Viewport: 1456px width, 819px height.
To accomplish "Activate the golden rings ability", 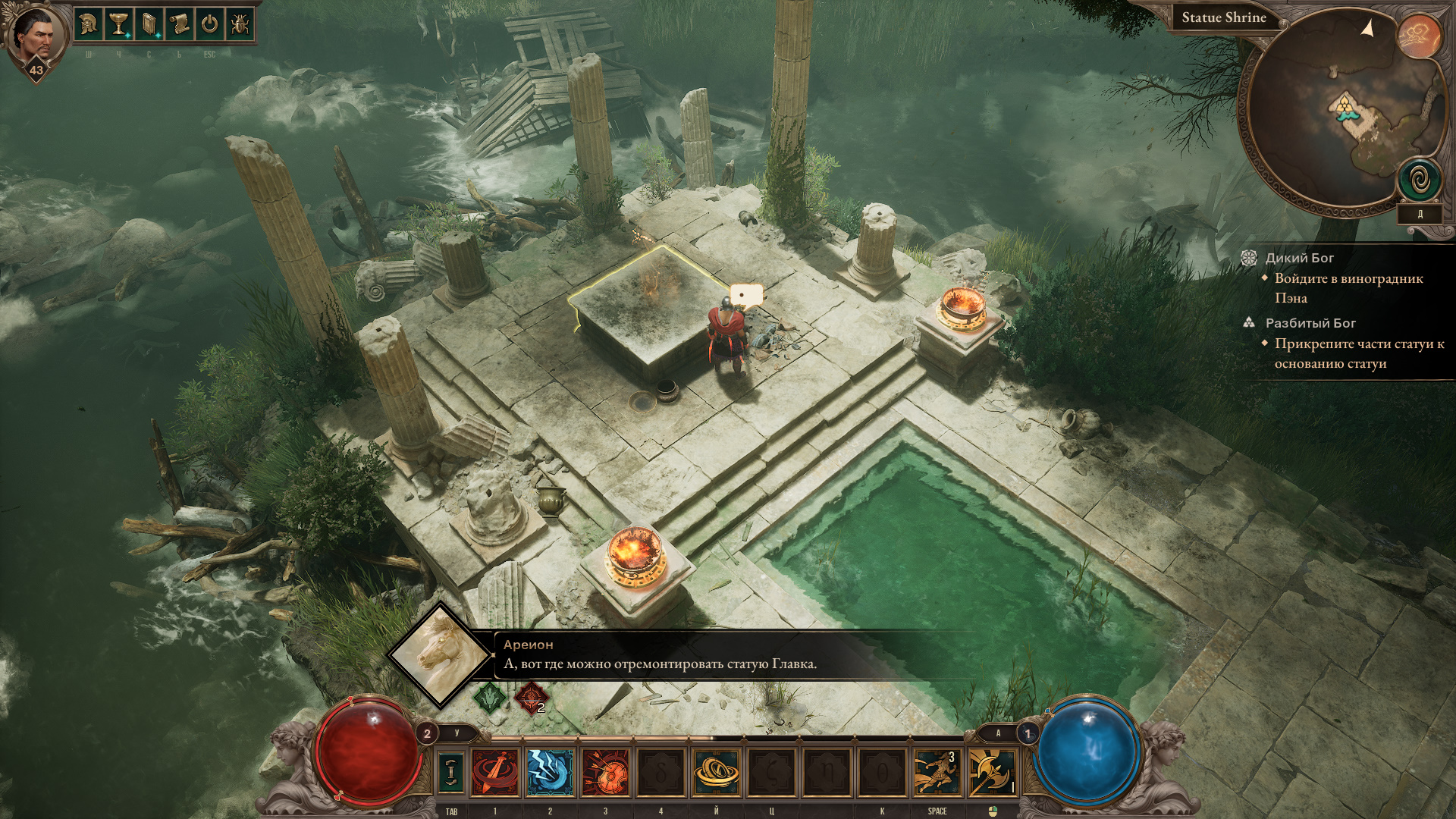I will 716,772.
